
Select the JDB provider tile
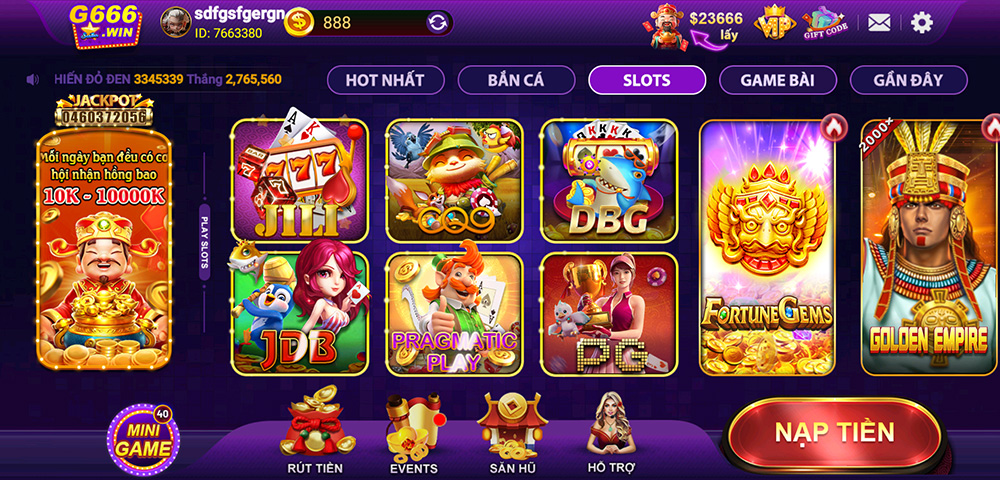click(299, 312)
